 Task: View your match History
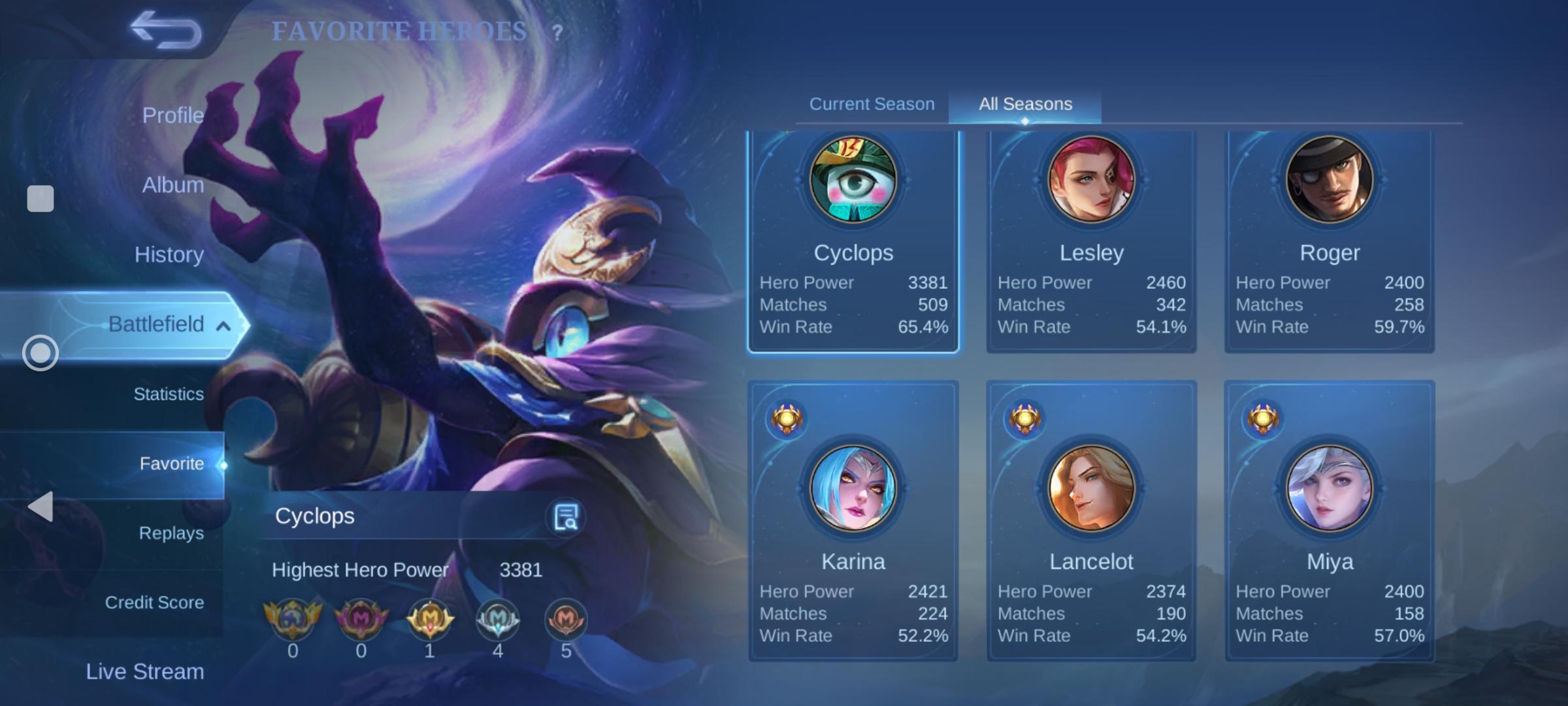click(x=169, y=254)
